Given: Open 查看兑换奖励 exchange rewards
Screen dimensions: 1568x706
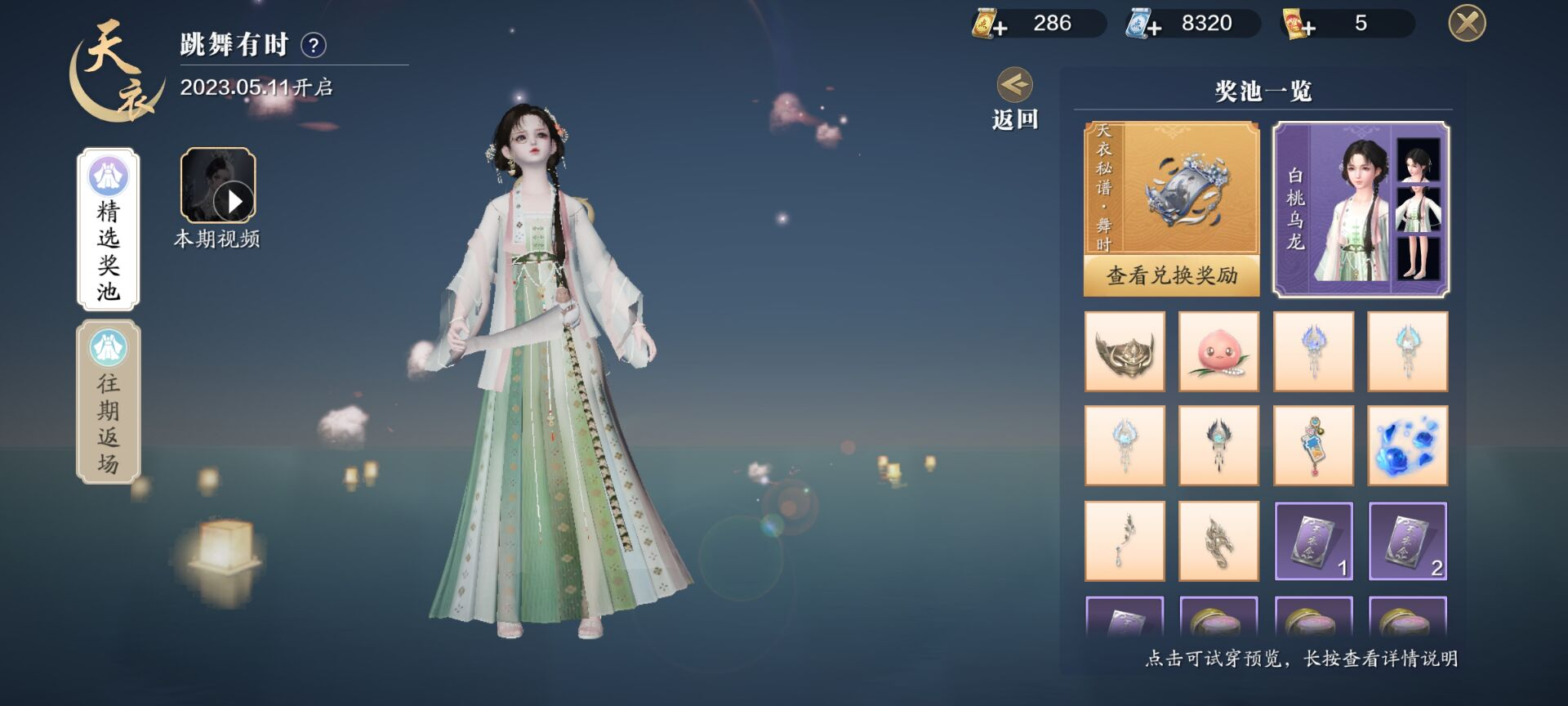Looking at the screenshot, I should tap(1171, 276).
